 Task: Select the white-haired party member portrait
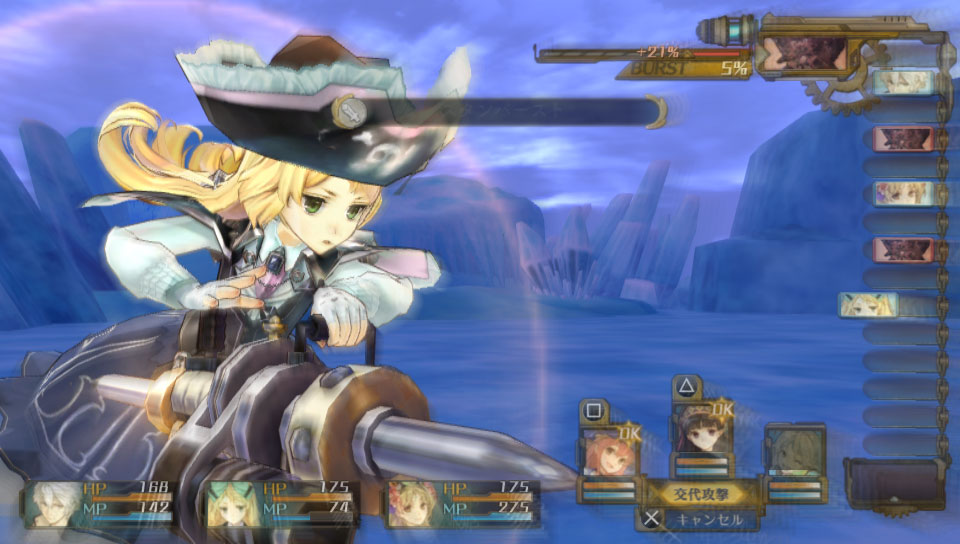click(55, 503)
